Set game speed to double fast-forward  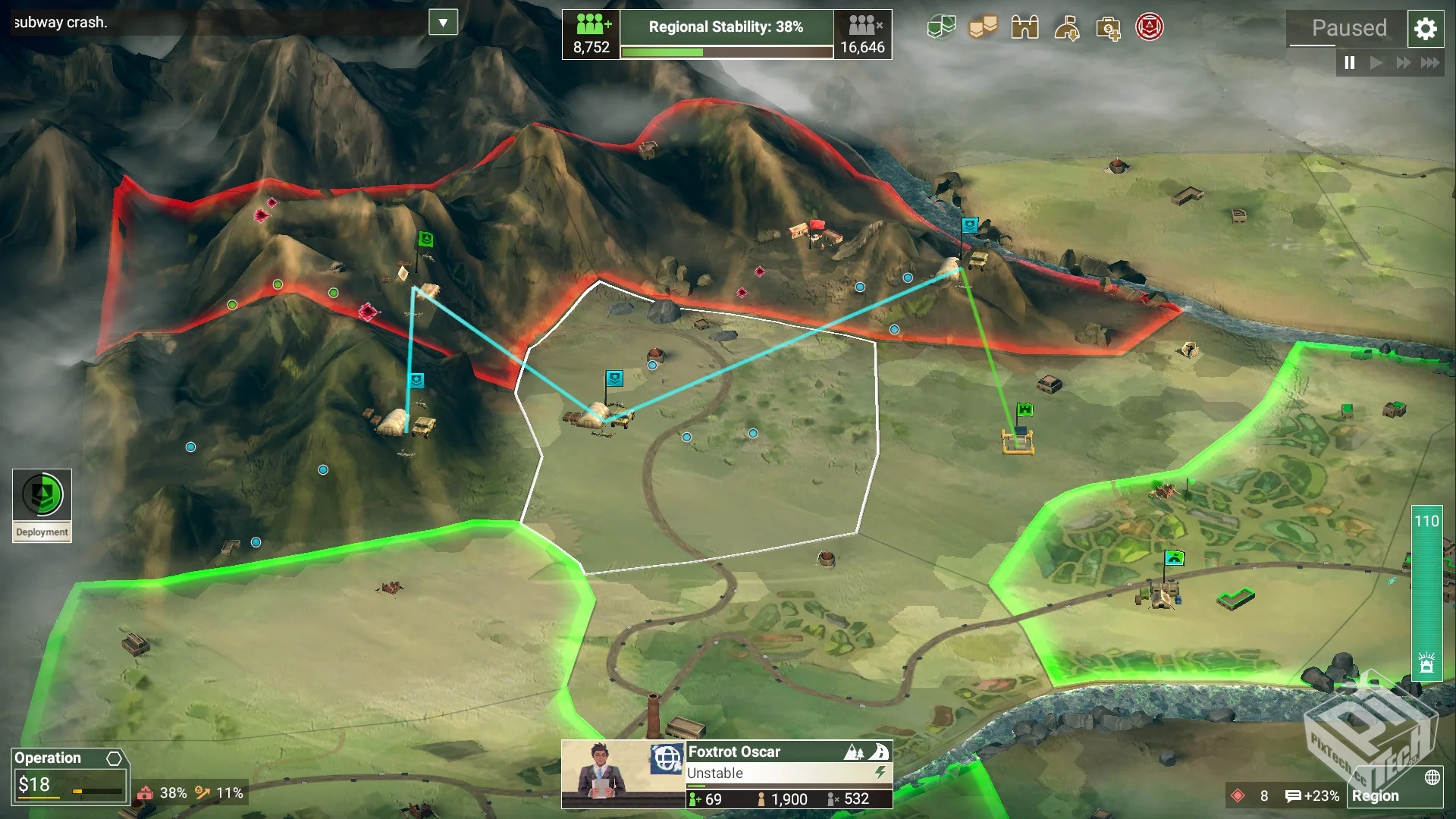[x=1403, y=63]
